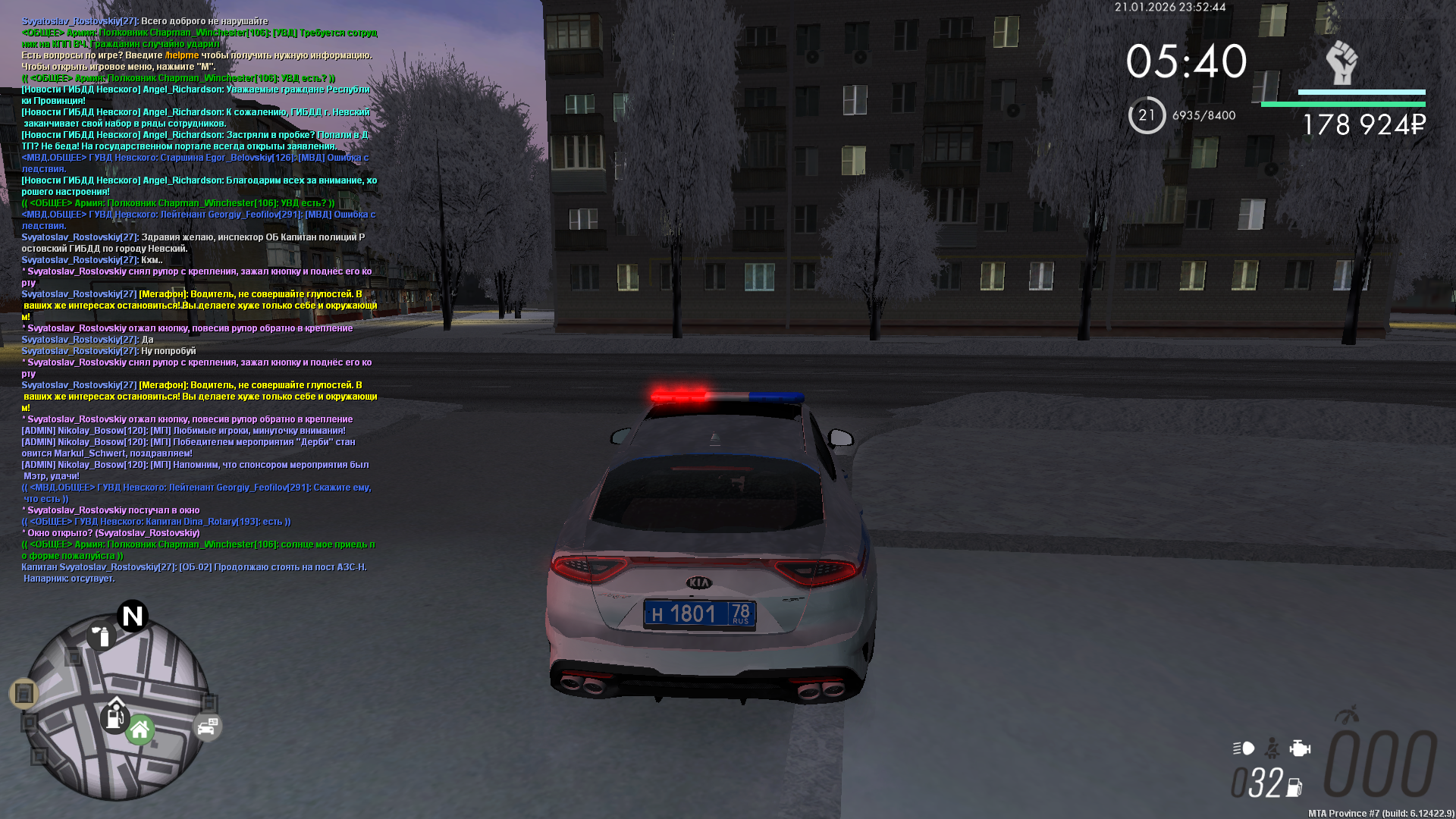Select the tan garage marker beside minimap
The width and height of the screenshot is (1456, 819).
pyautogui.click(x=24, y=693)
